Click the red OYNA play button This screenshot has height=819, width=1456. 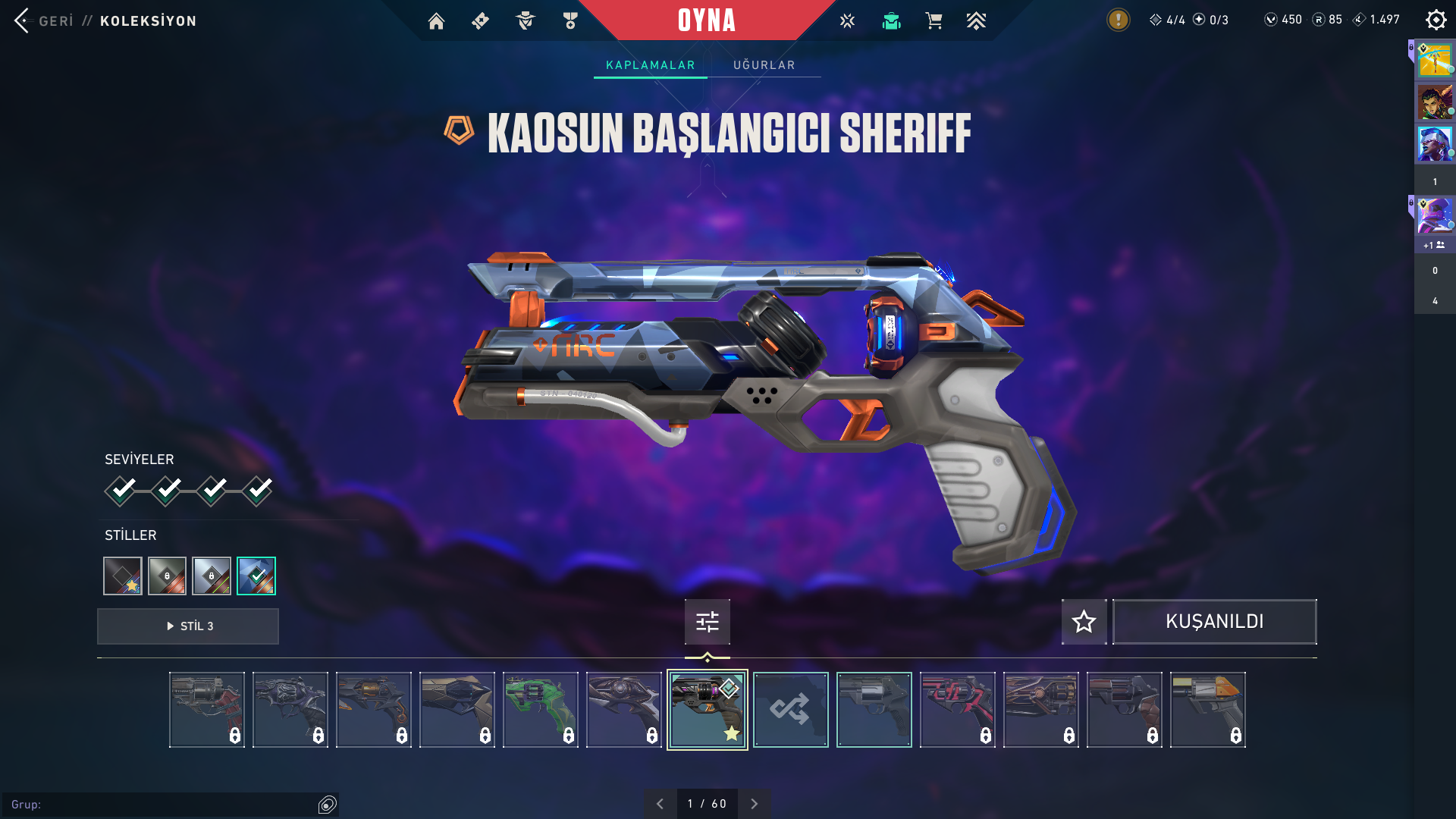tap(706, 20)
